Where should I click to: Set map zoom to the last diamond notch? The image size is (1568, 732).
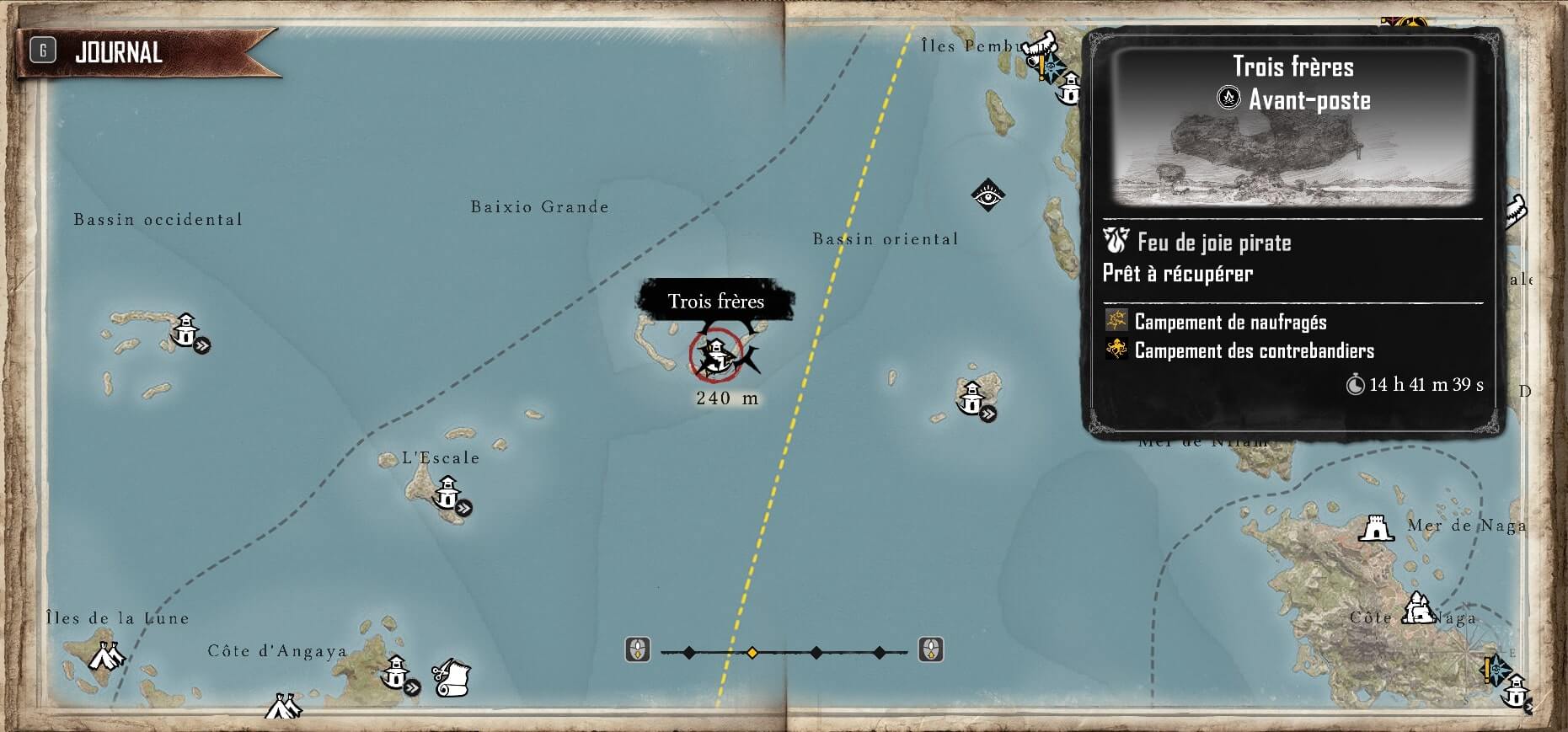(879, 652)
